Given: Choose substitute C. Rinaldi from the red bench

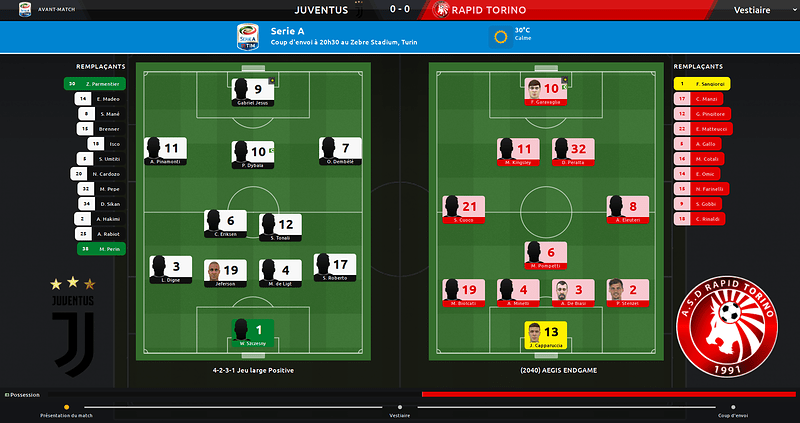Looking at the screenshot, I should pyautogui.click(x=701, y=218).
